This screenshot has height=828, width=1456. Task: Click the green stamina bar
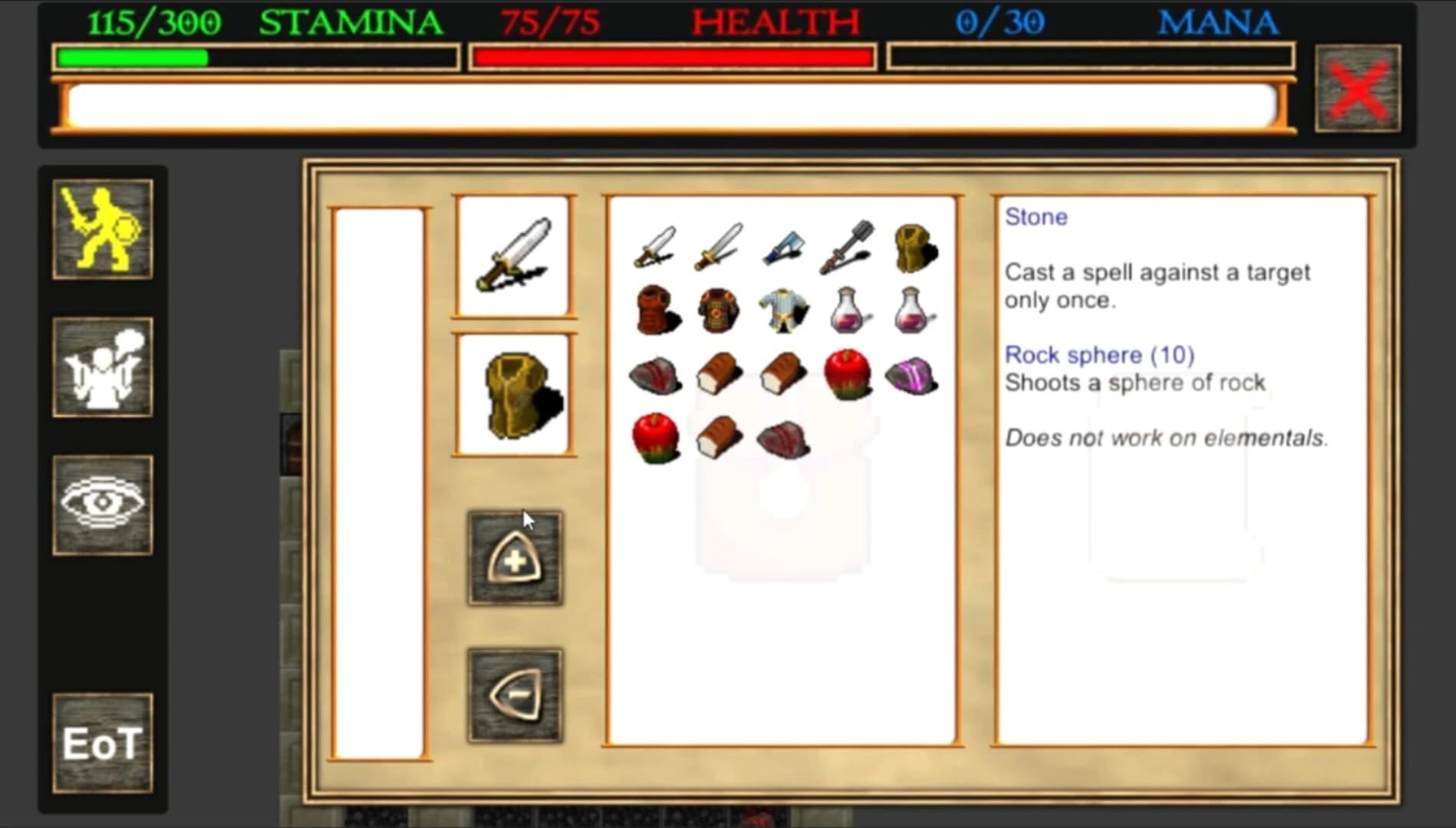click(130, 55)
